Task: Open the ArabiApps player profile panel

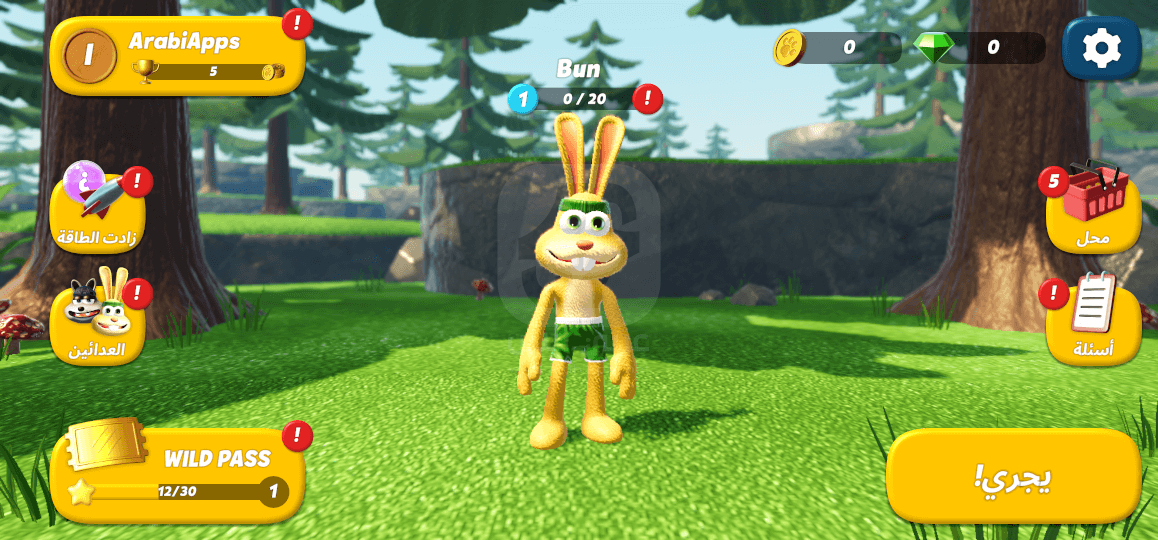Action: [x=177, y=56]
